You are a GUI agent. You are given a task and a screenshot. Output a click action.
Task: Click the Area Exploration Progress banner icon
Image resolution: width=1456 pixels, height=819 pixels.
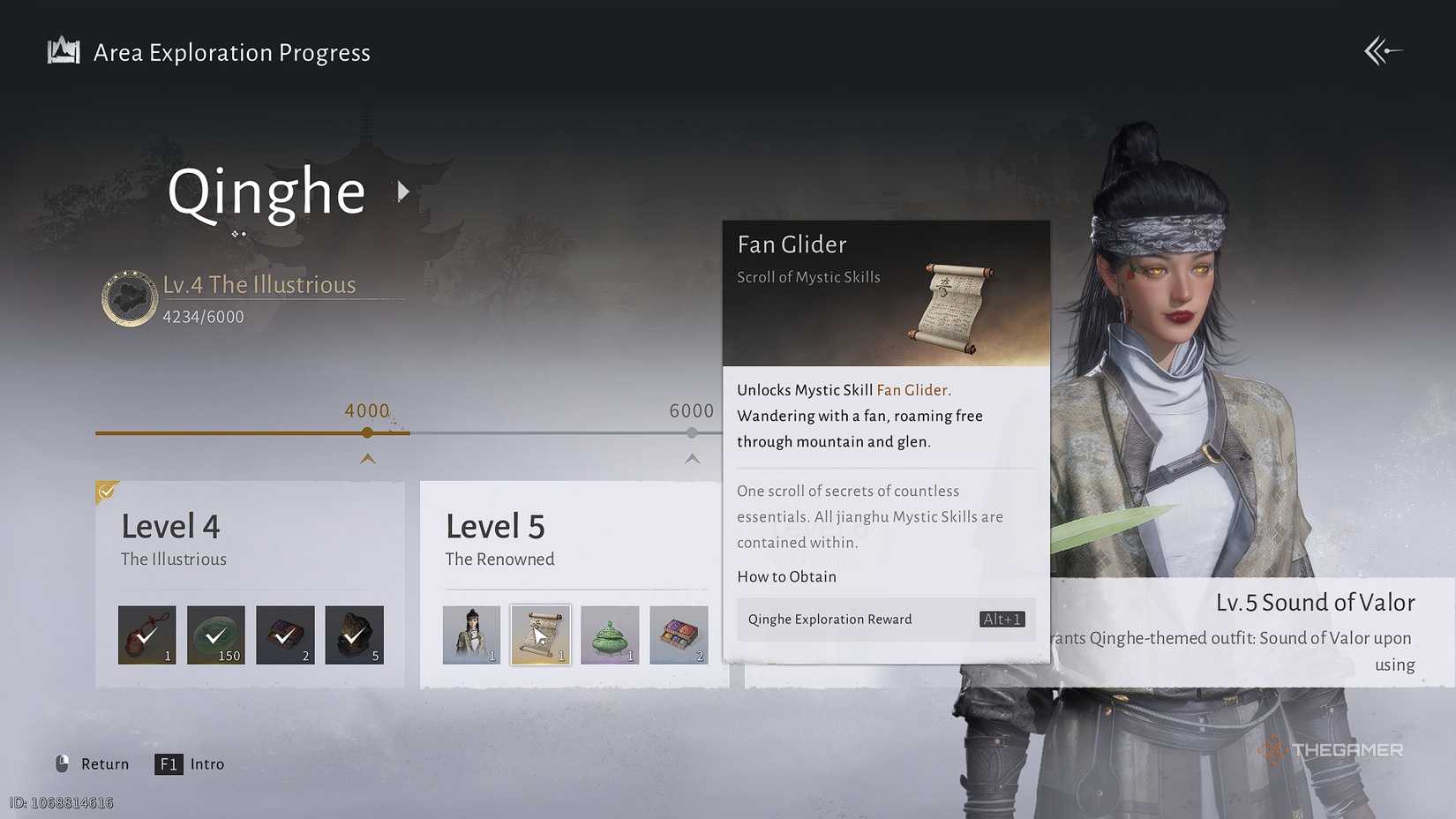coord(62,51)
